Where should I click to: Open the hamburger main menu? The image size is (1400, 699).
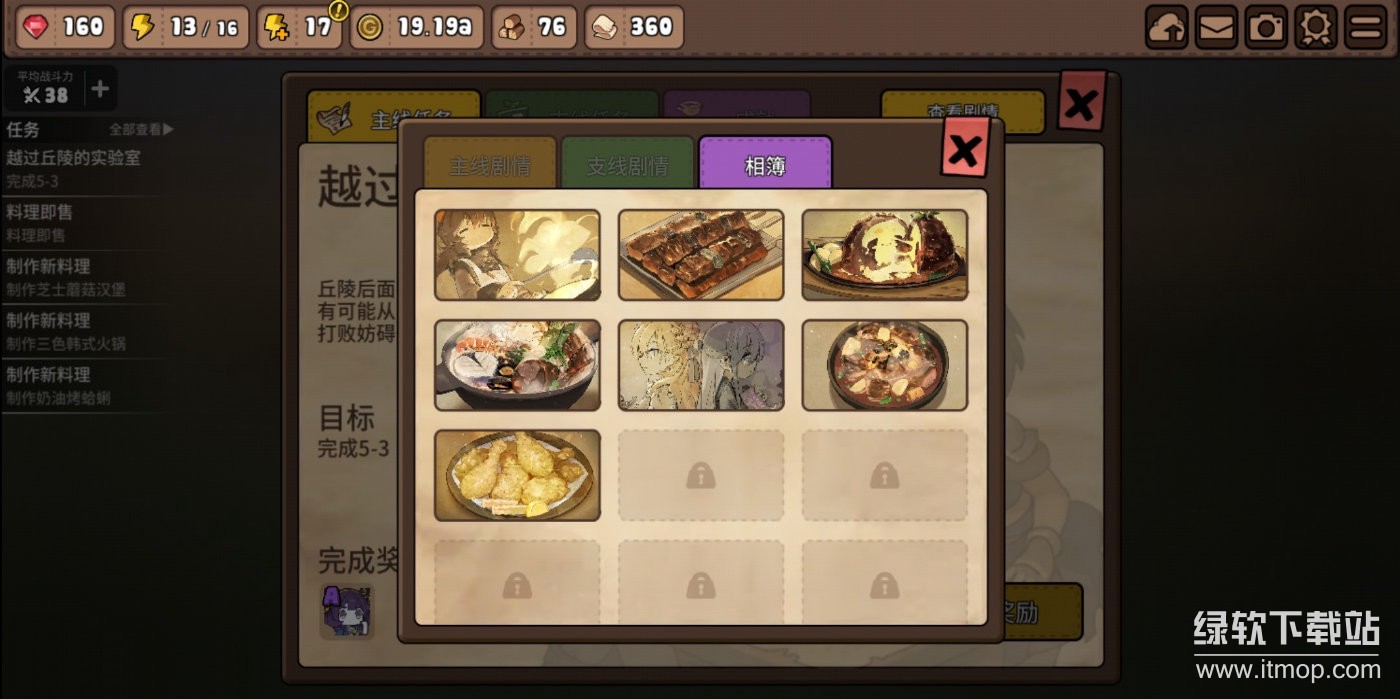[1365, 28]
